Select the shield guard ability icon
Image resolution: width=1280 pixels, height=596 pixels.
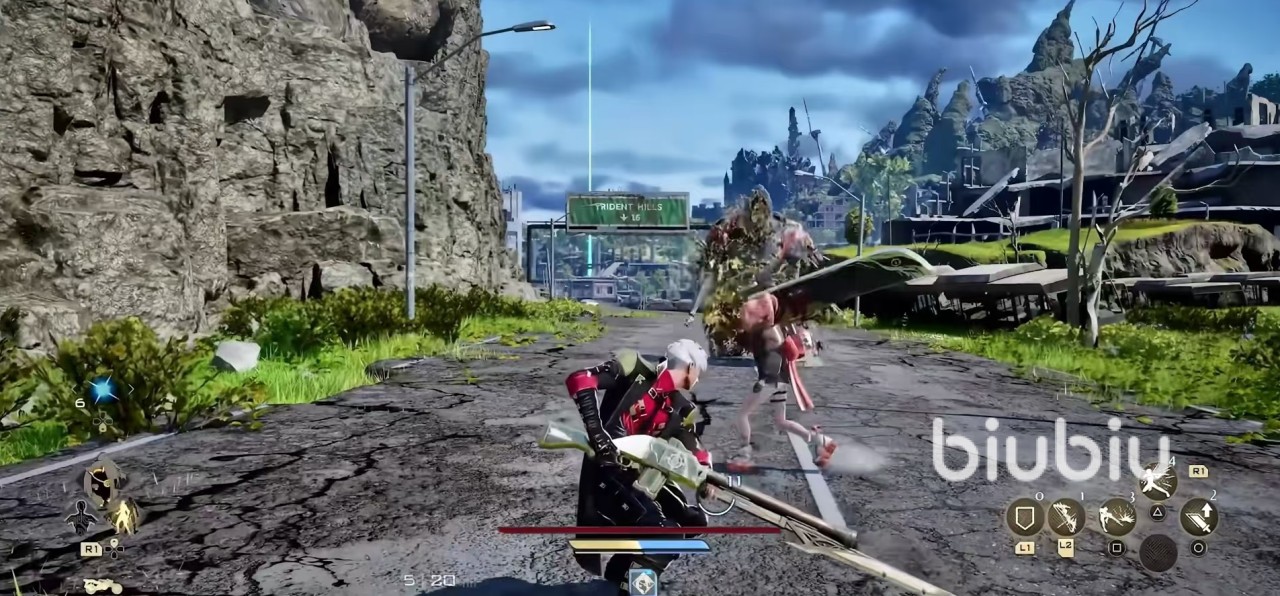(x=1025, y=517)
